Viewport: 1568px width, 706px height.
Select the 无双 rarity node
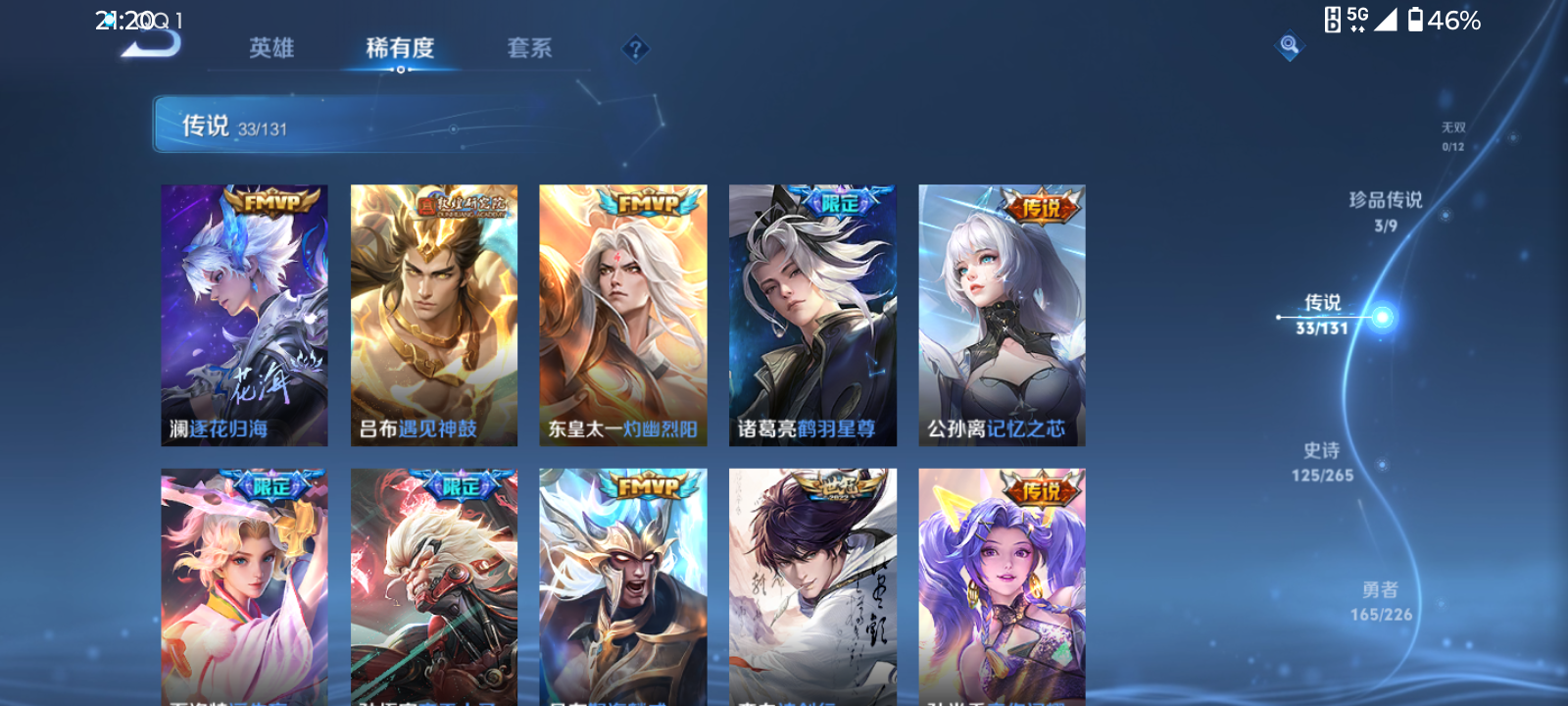1451,135
